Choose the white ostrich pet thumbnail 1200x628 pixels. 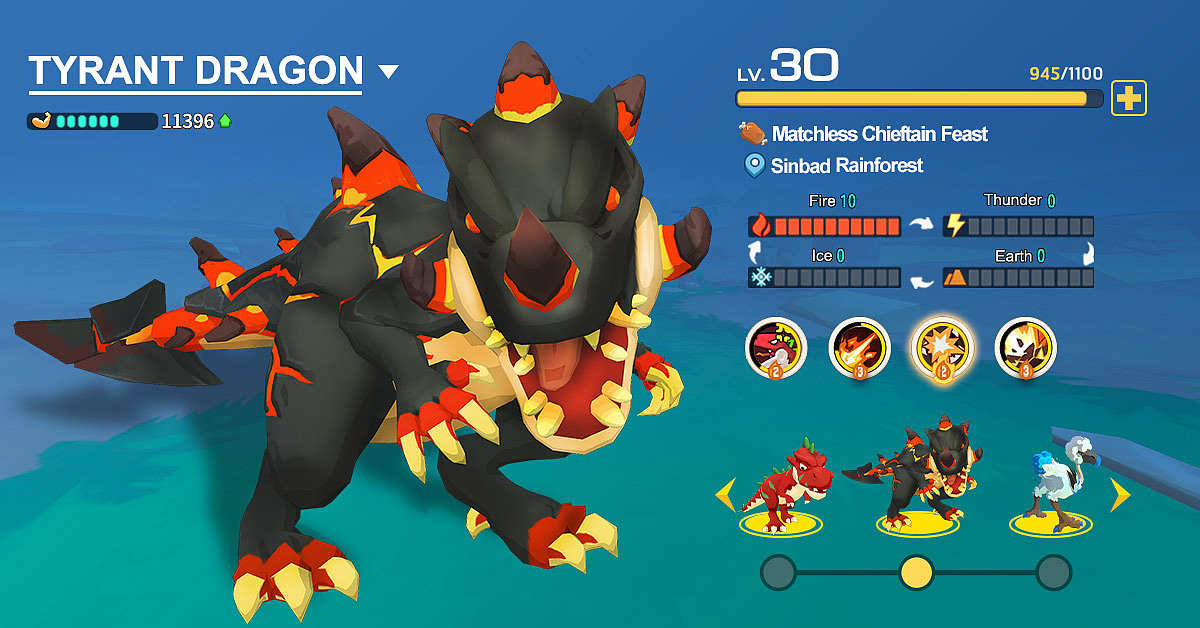click(1055, 485)
